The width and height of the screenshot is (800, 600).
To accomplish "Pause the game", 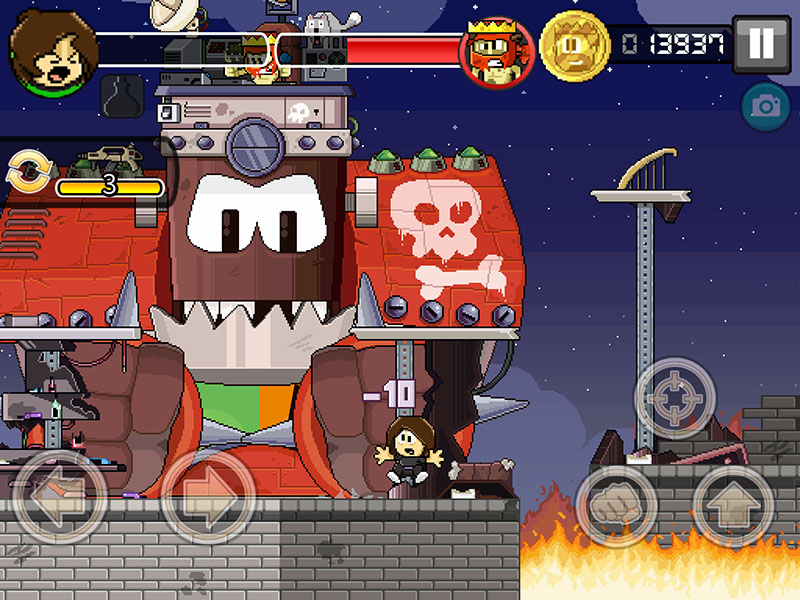I will click(761, 44).
